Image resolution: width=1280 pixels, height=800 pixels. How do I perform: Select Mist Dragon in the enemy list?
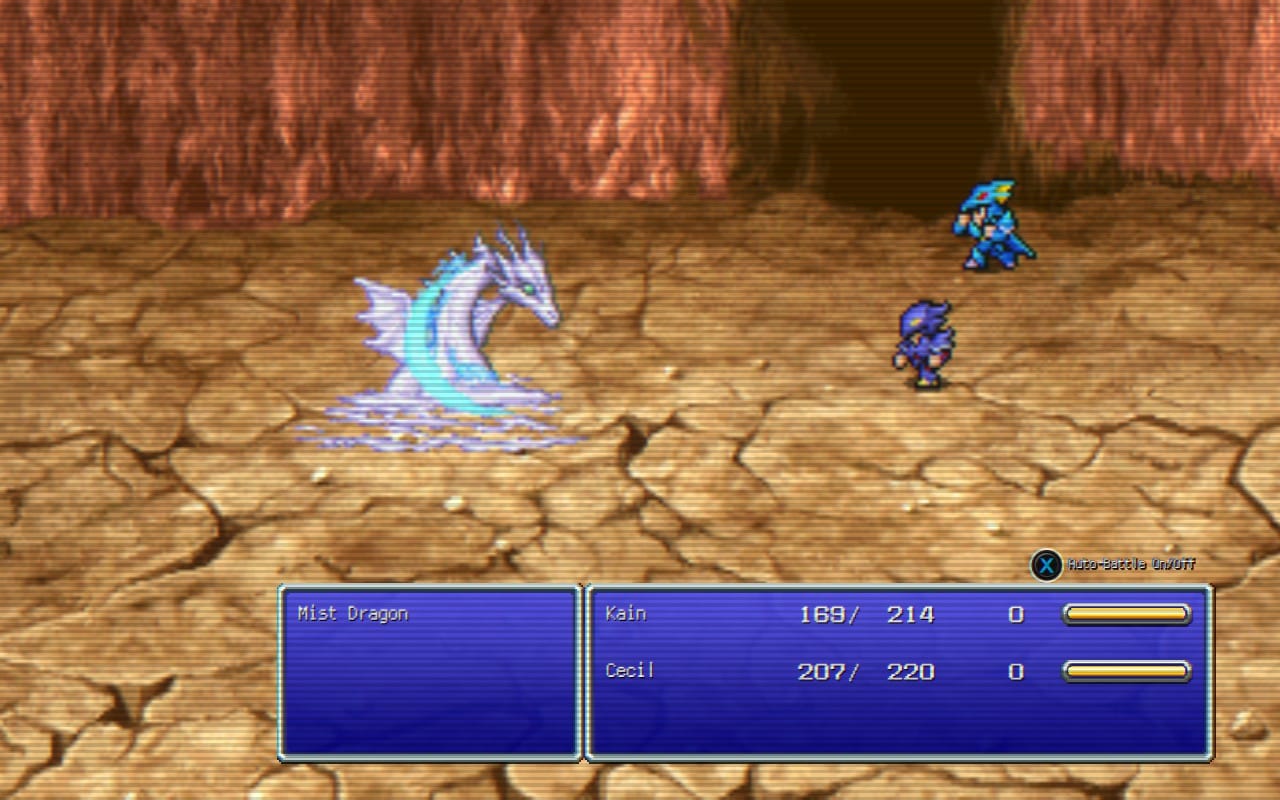[x=353, y=614]
